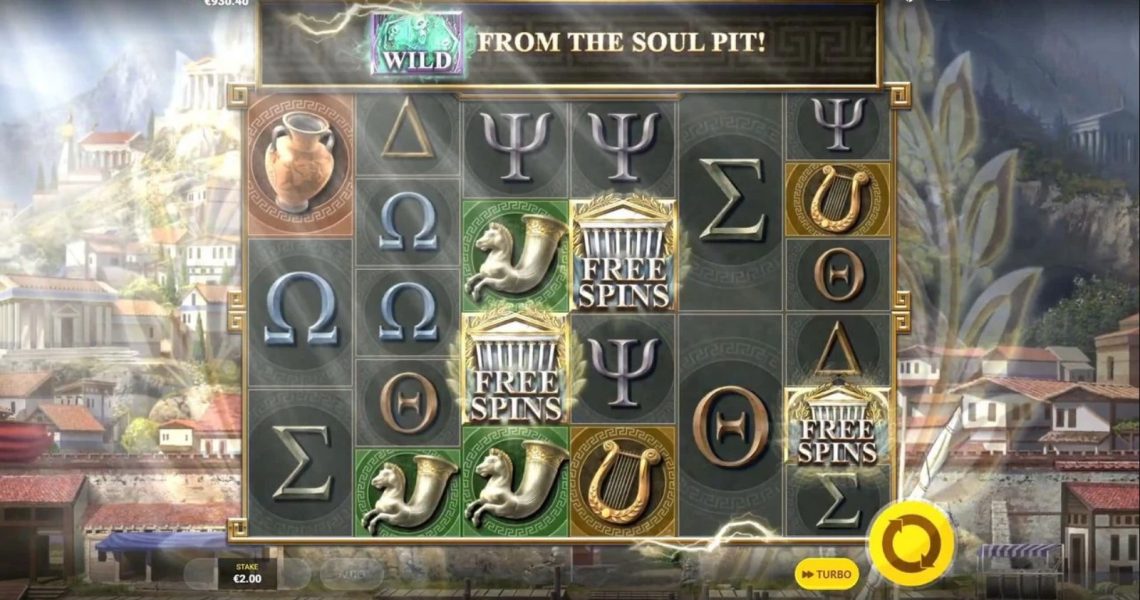
Task: Spin the reels with the yellow button
Action: pos(910,544)
